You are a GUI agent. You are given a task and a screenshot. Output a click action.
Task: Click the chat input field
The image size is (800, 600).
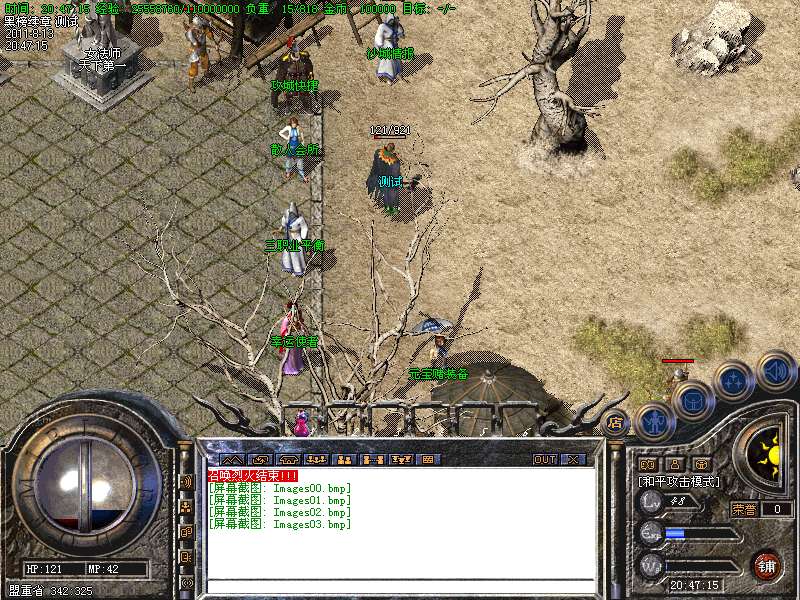(400, 586)
